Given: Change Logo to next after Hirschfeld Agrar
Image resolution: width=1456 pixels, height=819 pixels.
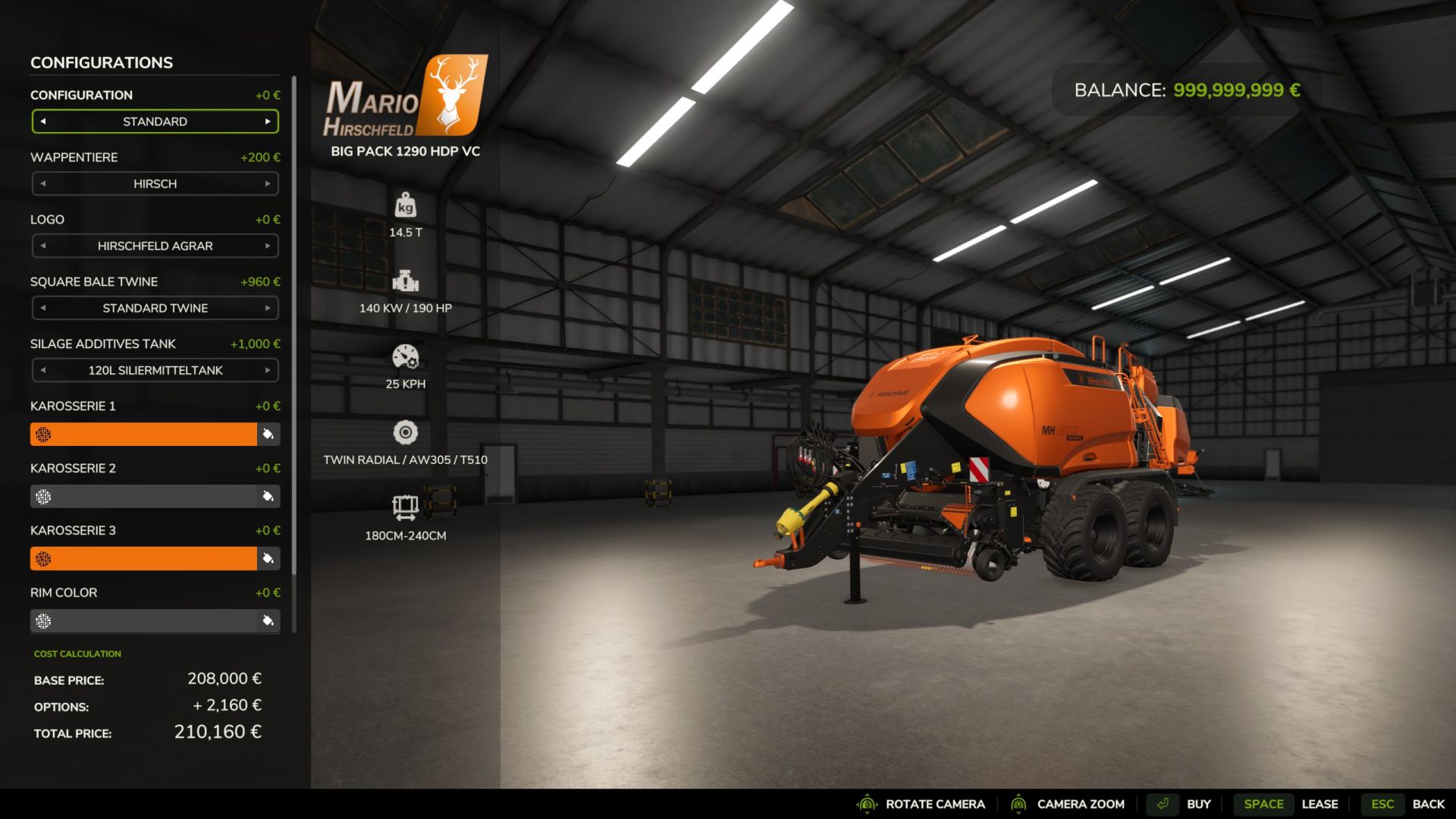Looking at the screenshot, I should coord(268,246).
